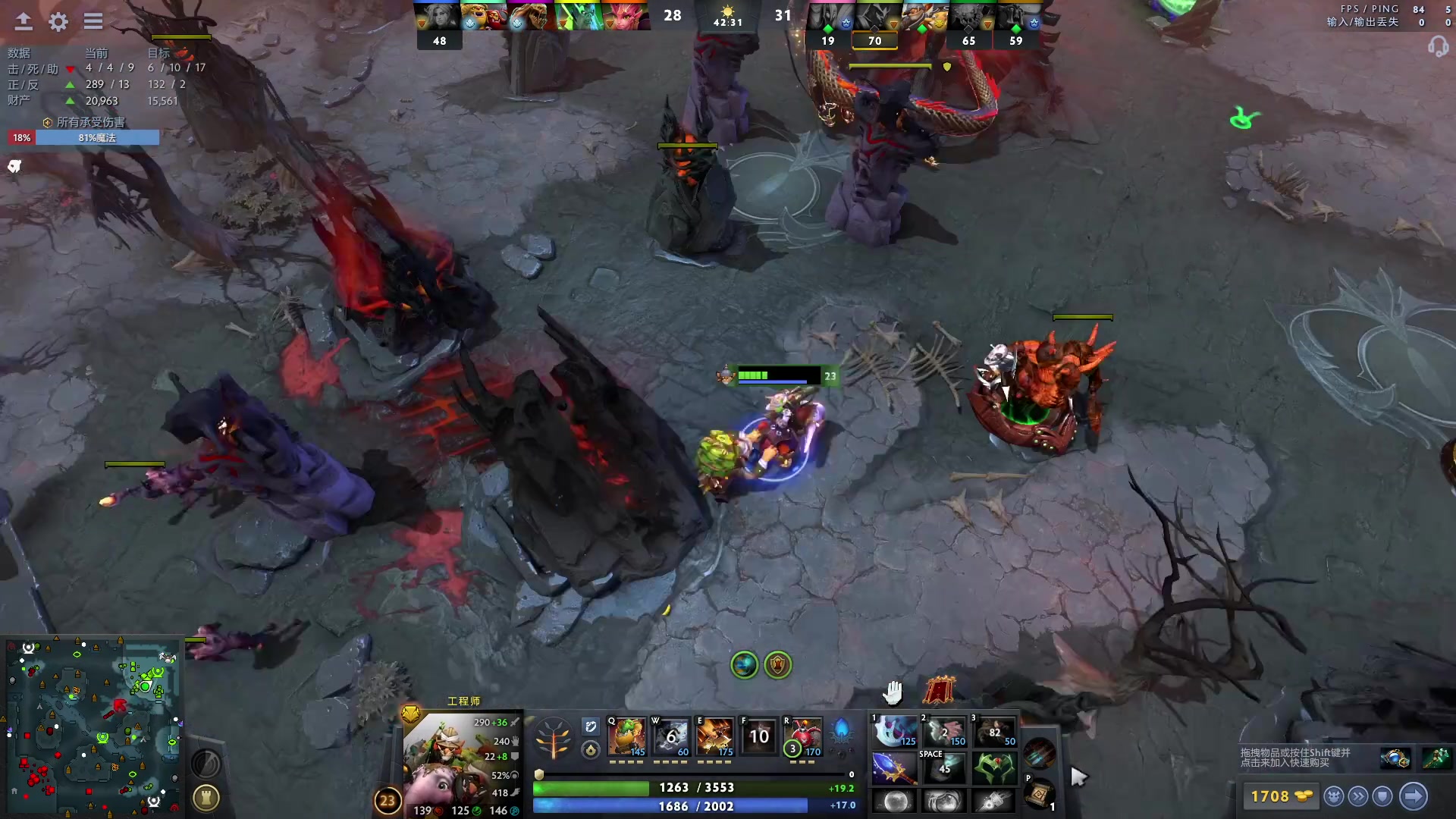The width and height of the screenshot is (1456, 819).
Task: Open the hamburger main menu
Action: coord(93,22)
